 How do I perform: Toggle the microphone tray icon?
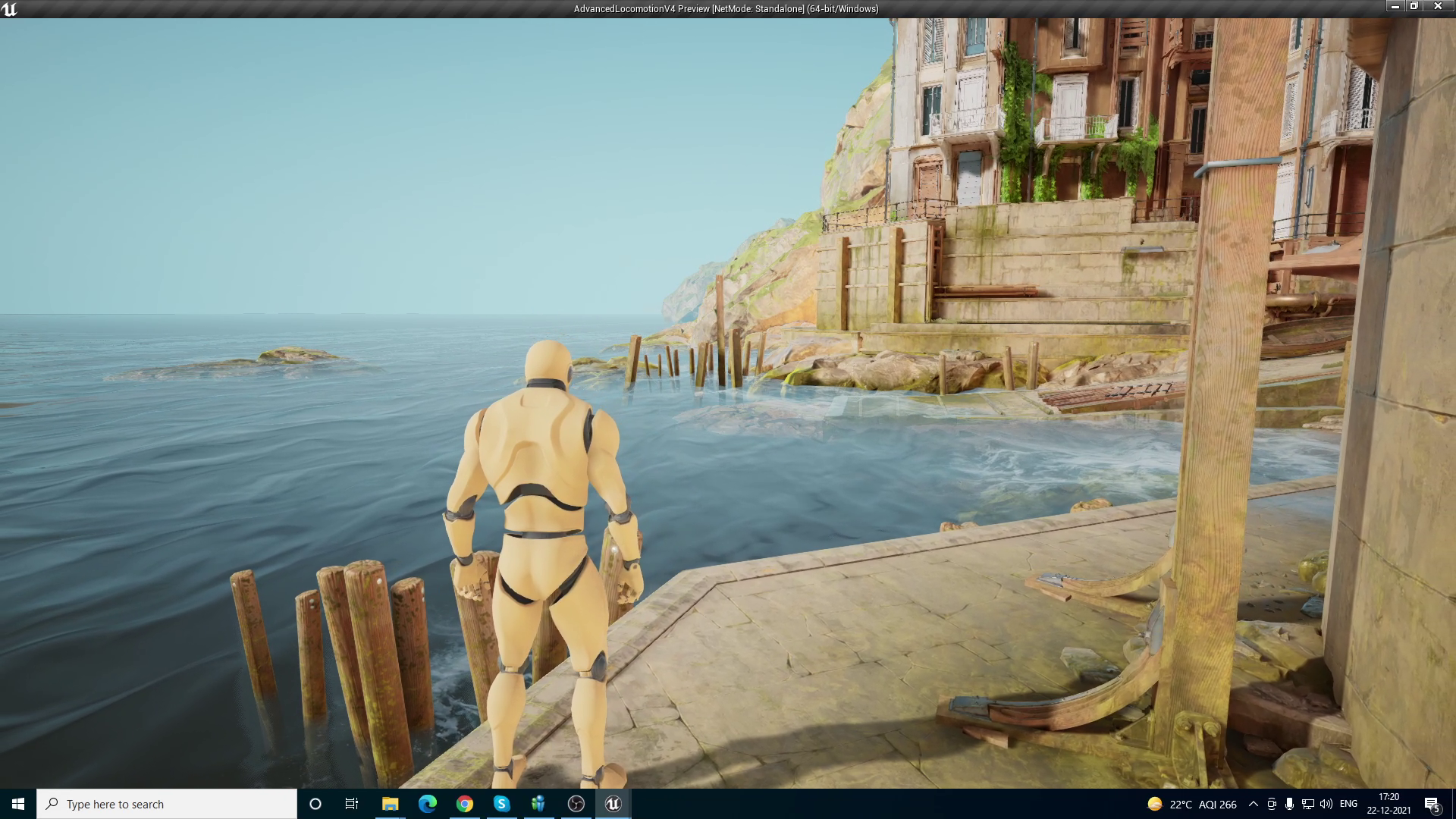tap(1290, 804)
